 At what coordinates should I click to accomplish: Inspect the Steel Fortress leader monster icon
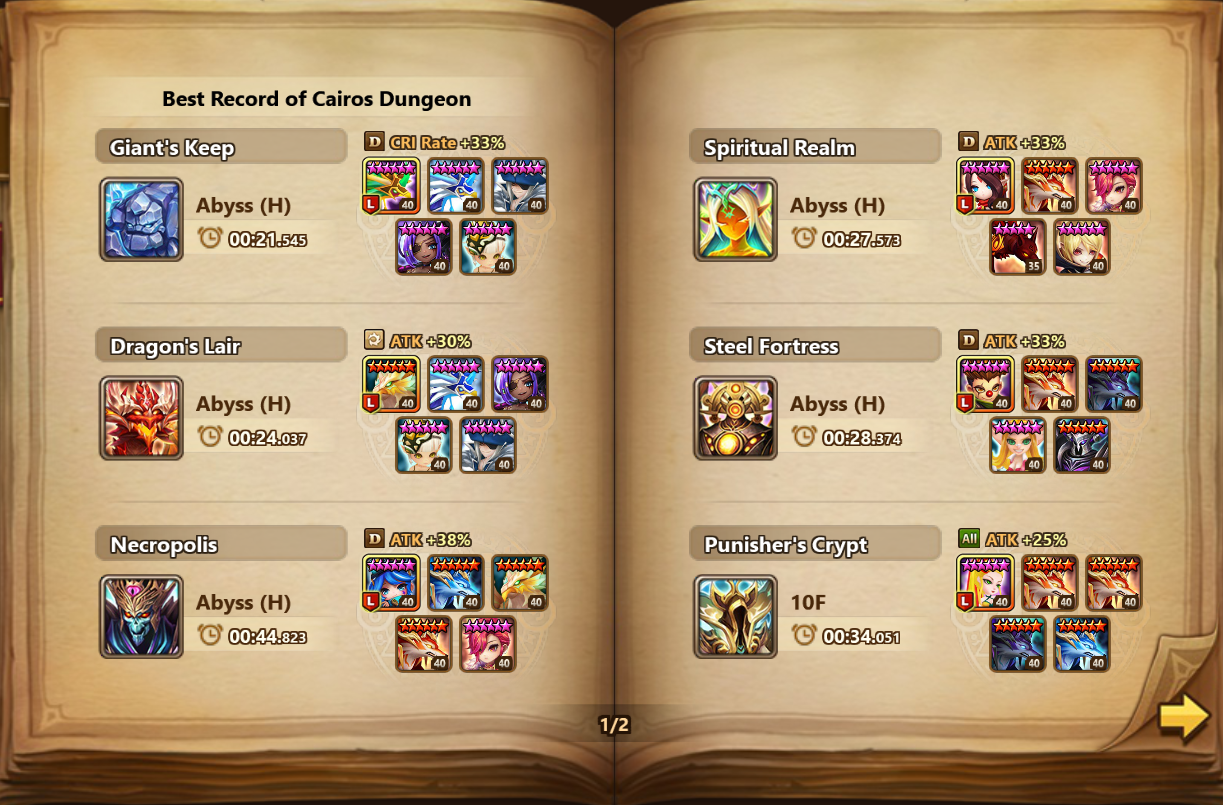985,384
